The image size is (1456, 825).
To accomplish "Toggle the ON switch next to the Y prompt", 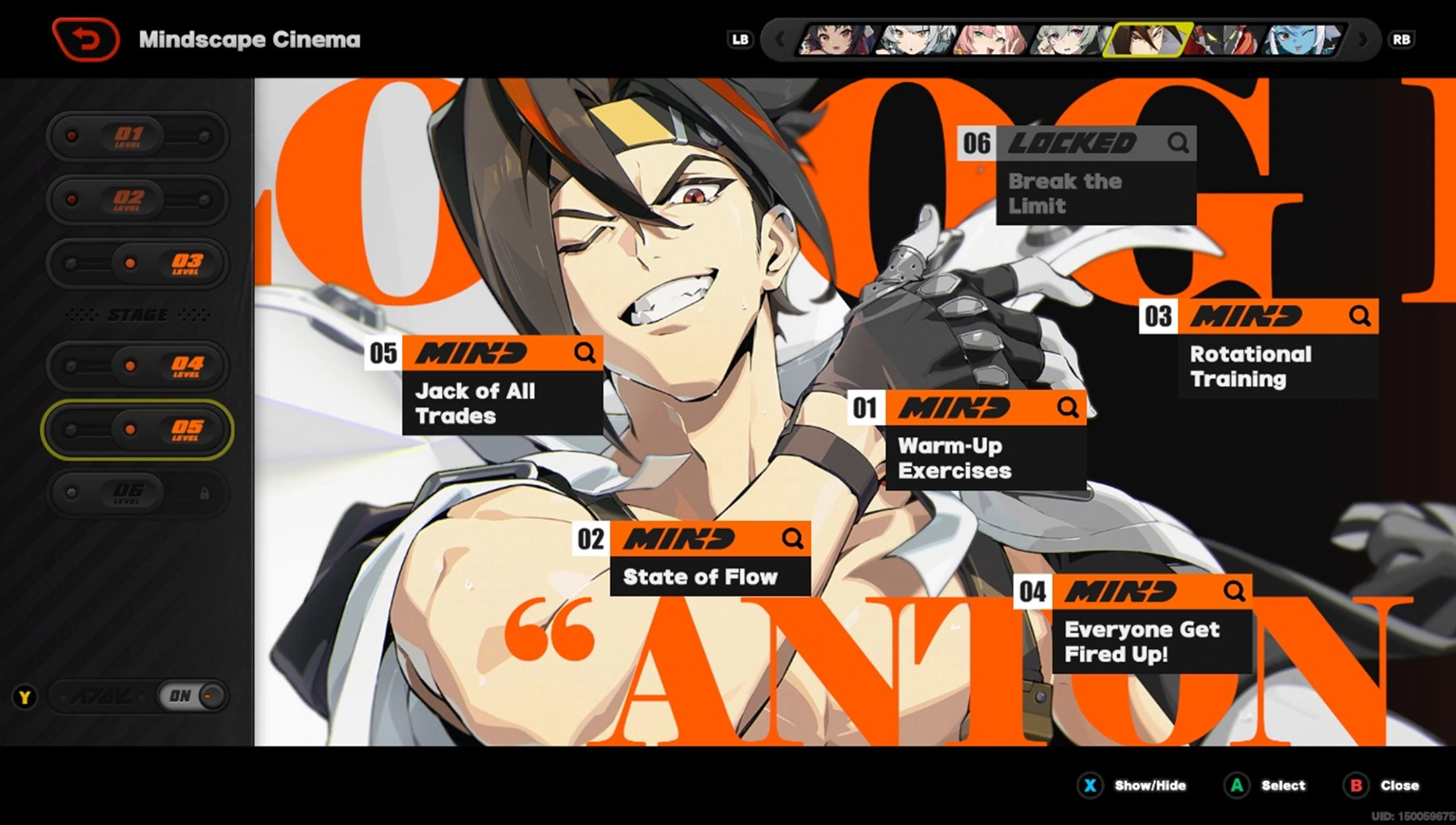I will [x=192, y=696].
